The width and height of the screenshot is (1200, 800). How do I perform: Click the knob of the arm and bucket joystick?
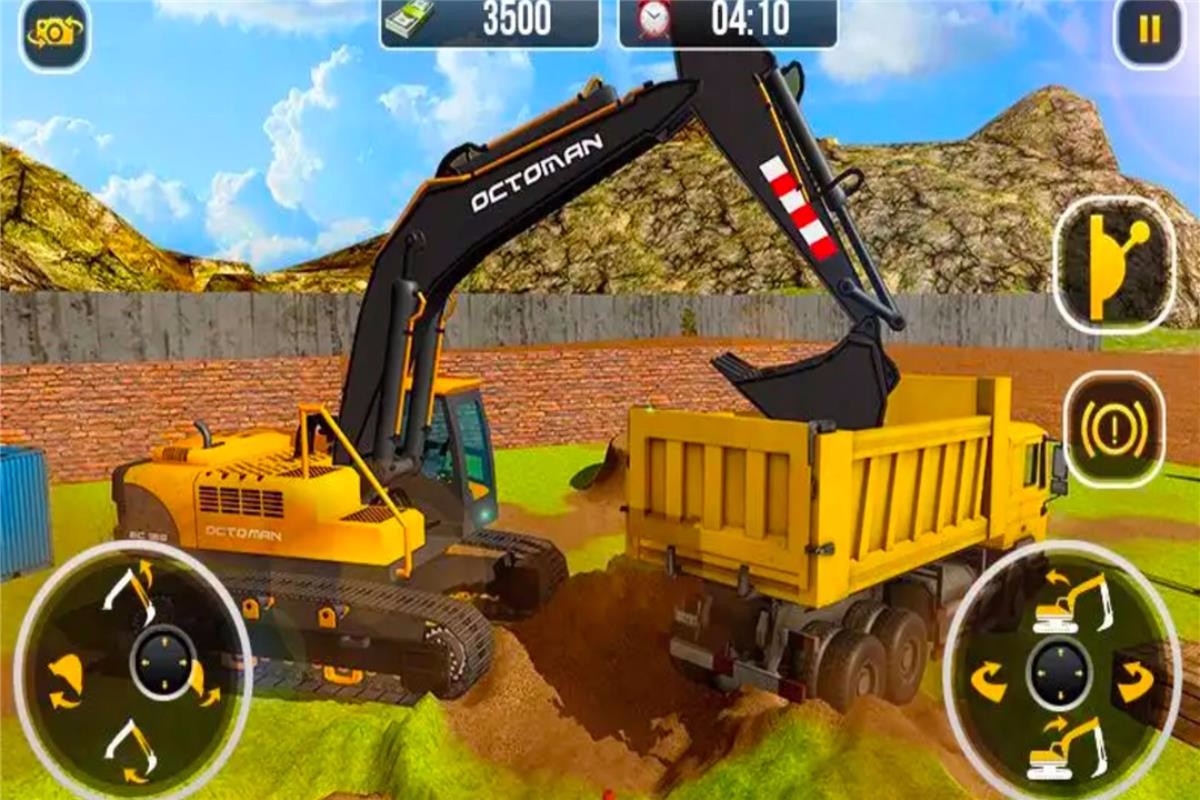162,663
